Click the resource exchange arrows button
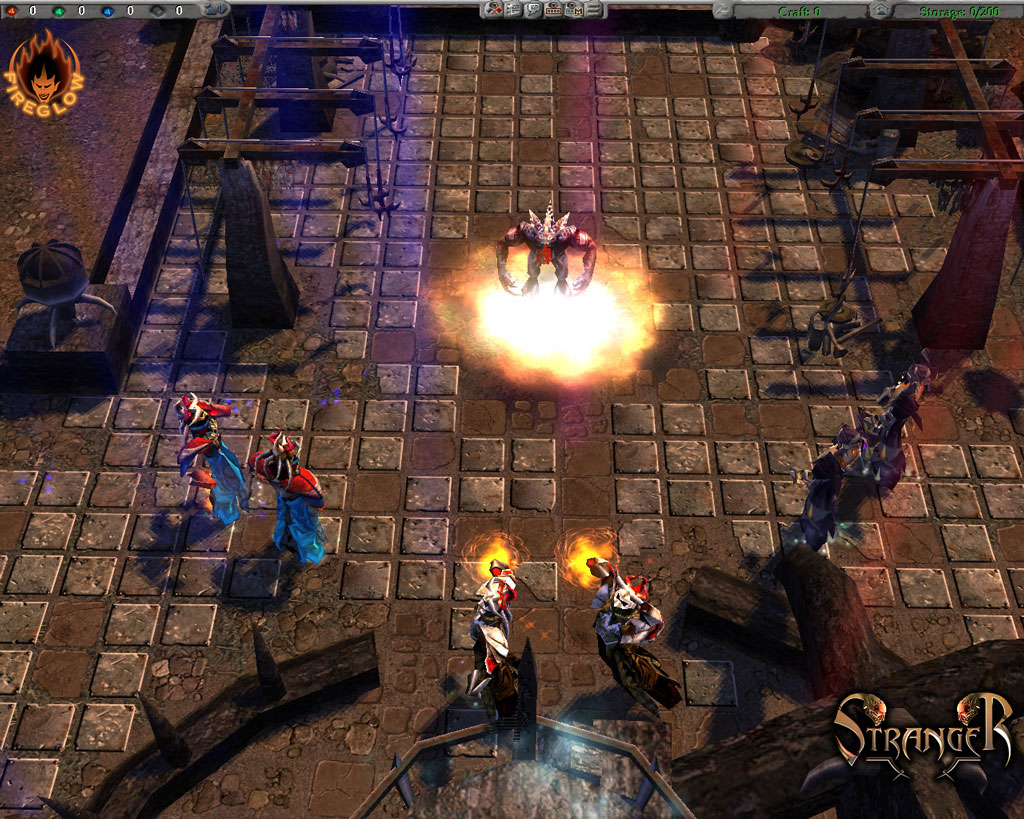The width and height of the screenshot is (1024, 819). pyautogui.click(x=217, y=9)
